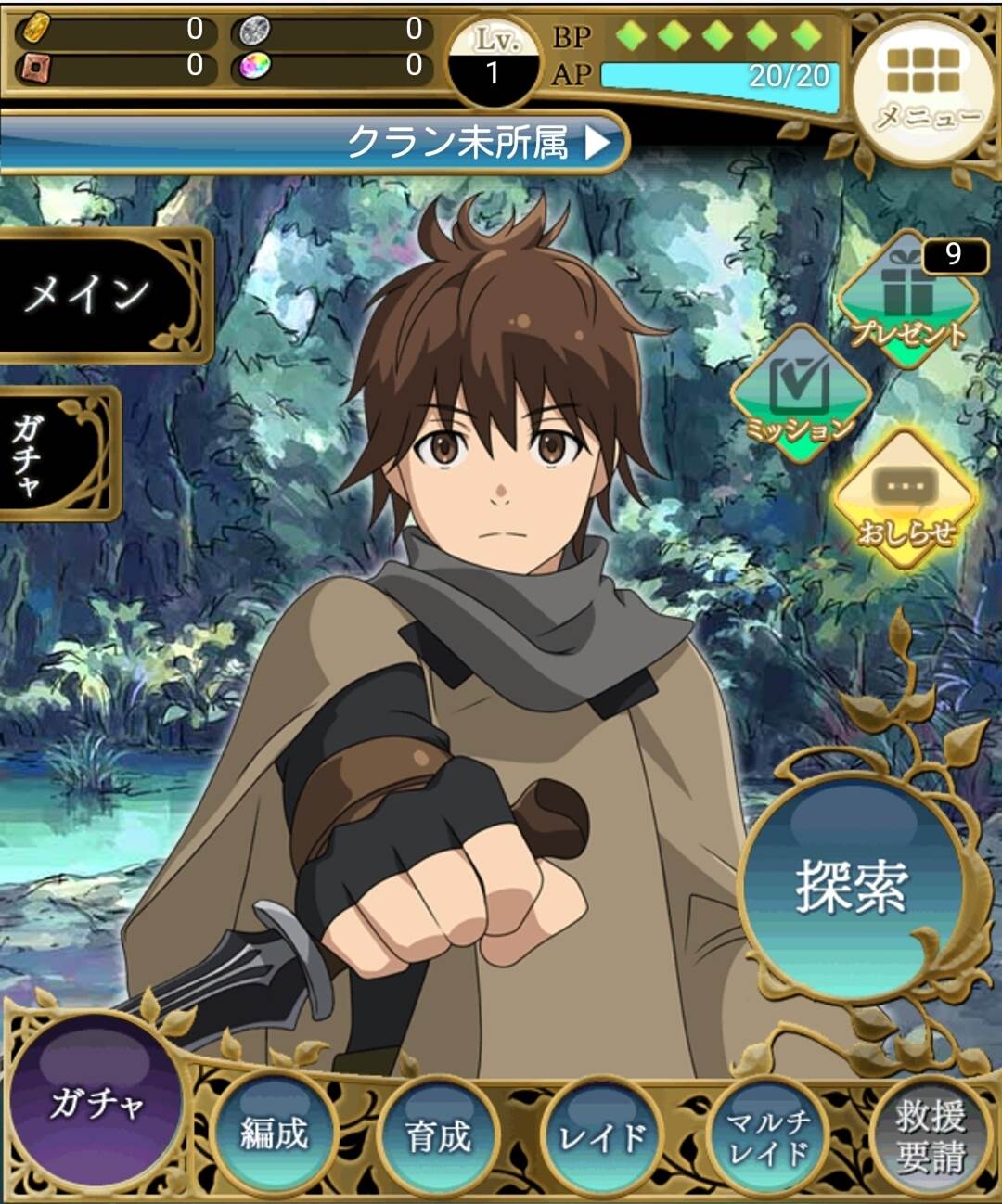
Task: Go to 編成 party formation
Action: coord(274,1134)
